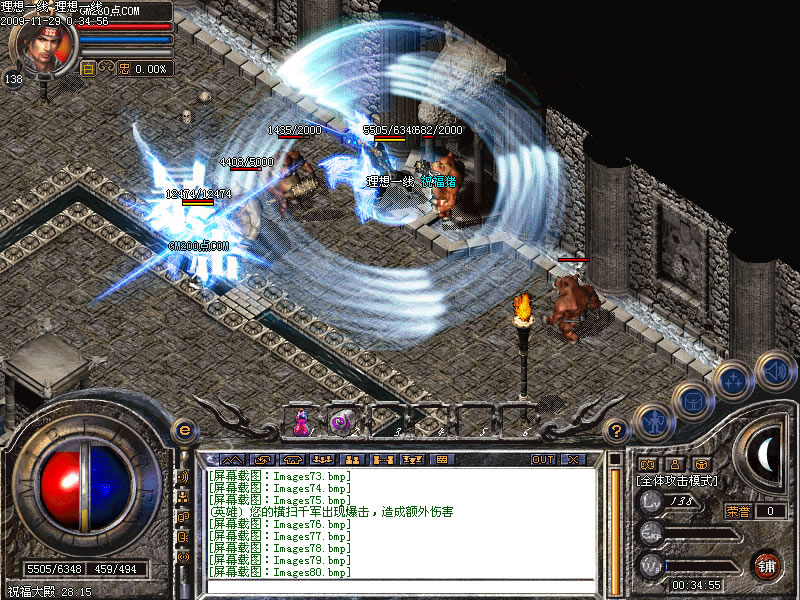Open the skills button with four stars
The image size is (800, 600).
tap(733, 380)
